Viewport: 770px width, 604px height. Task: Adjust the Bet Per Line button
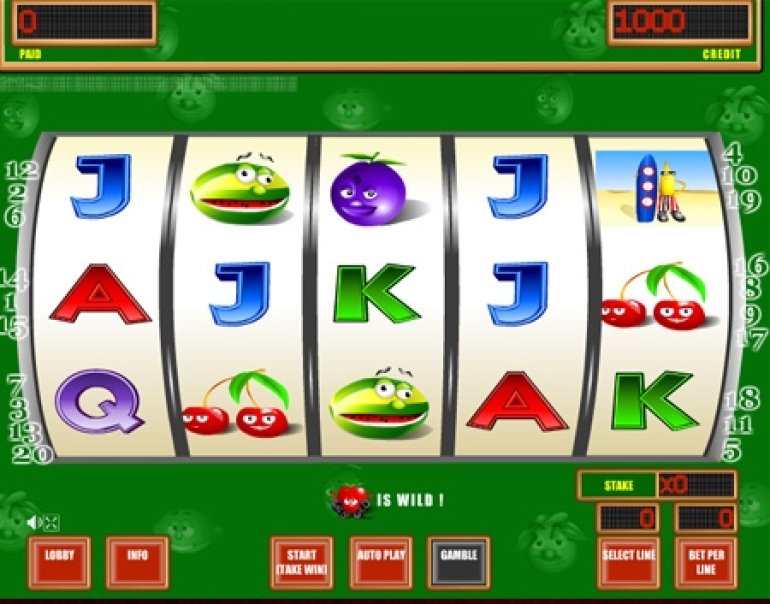tap(706, 562)
